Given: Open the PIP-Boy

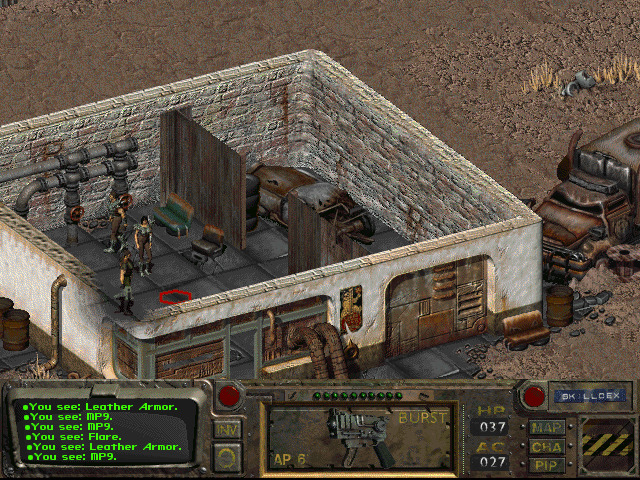Looking at the screenshot, I should 546,465.
